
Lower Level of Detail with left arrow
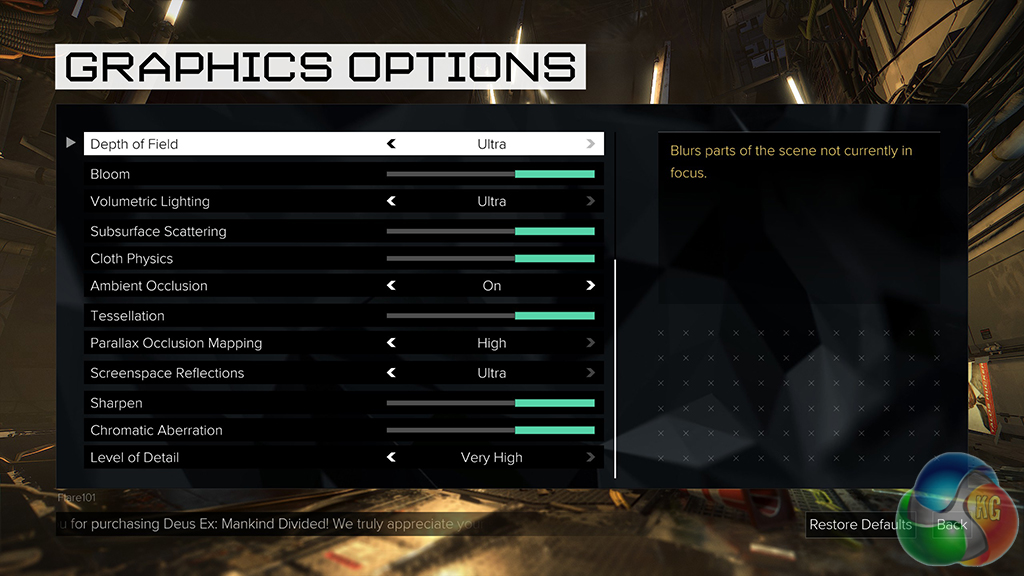click(x=392, y=457)
